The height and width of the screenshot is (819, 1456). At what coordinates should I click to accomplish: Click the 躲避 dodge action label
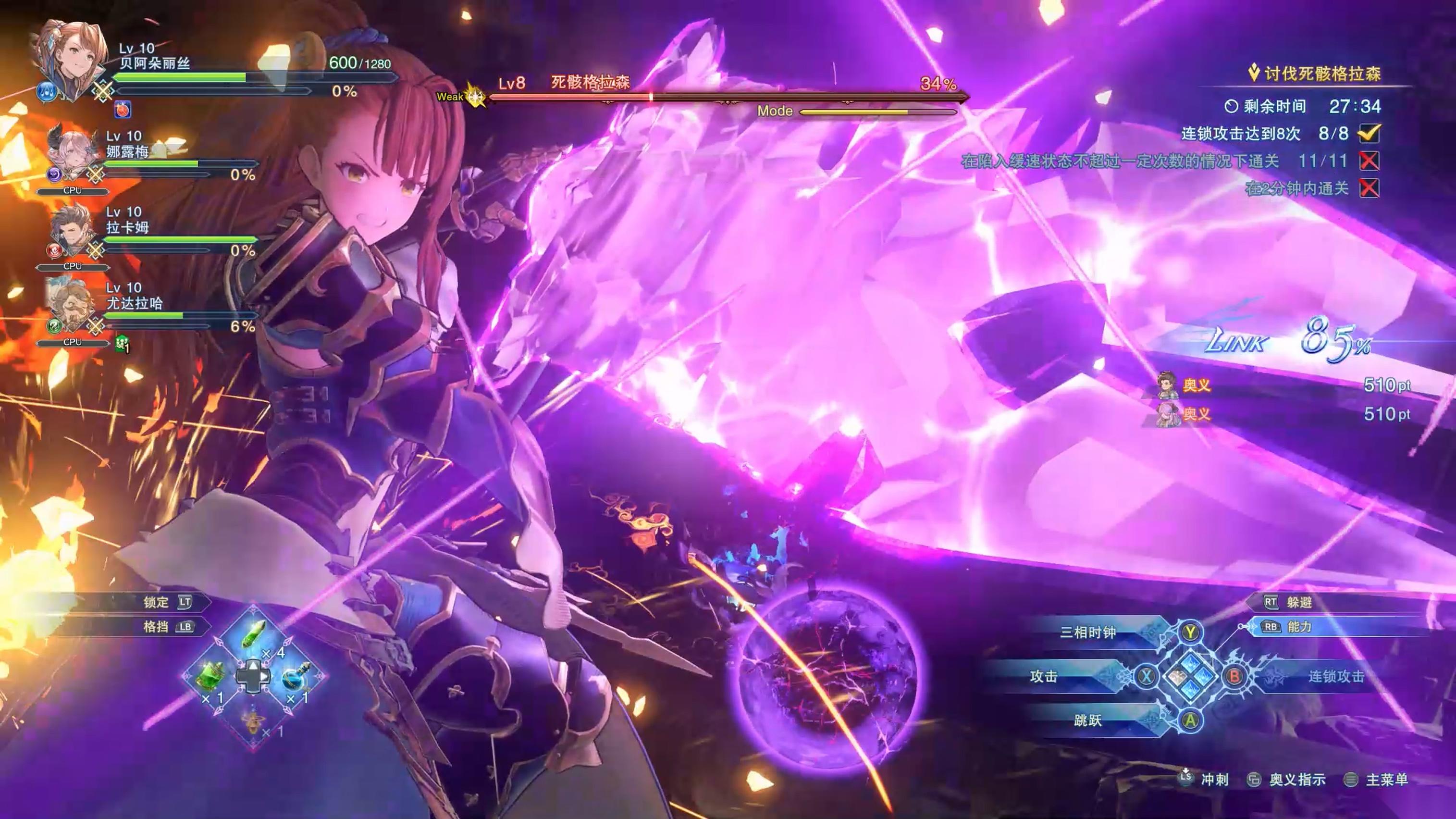(1299, 603)
